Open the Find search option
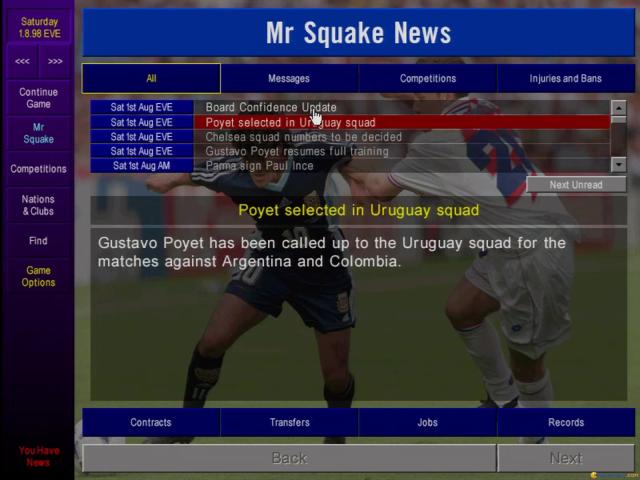The image size is (640, 480). point(38,241)
